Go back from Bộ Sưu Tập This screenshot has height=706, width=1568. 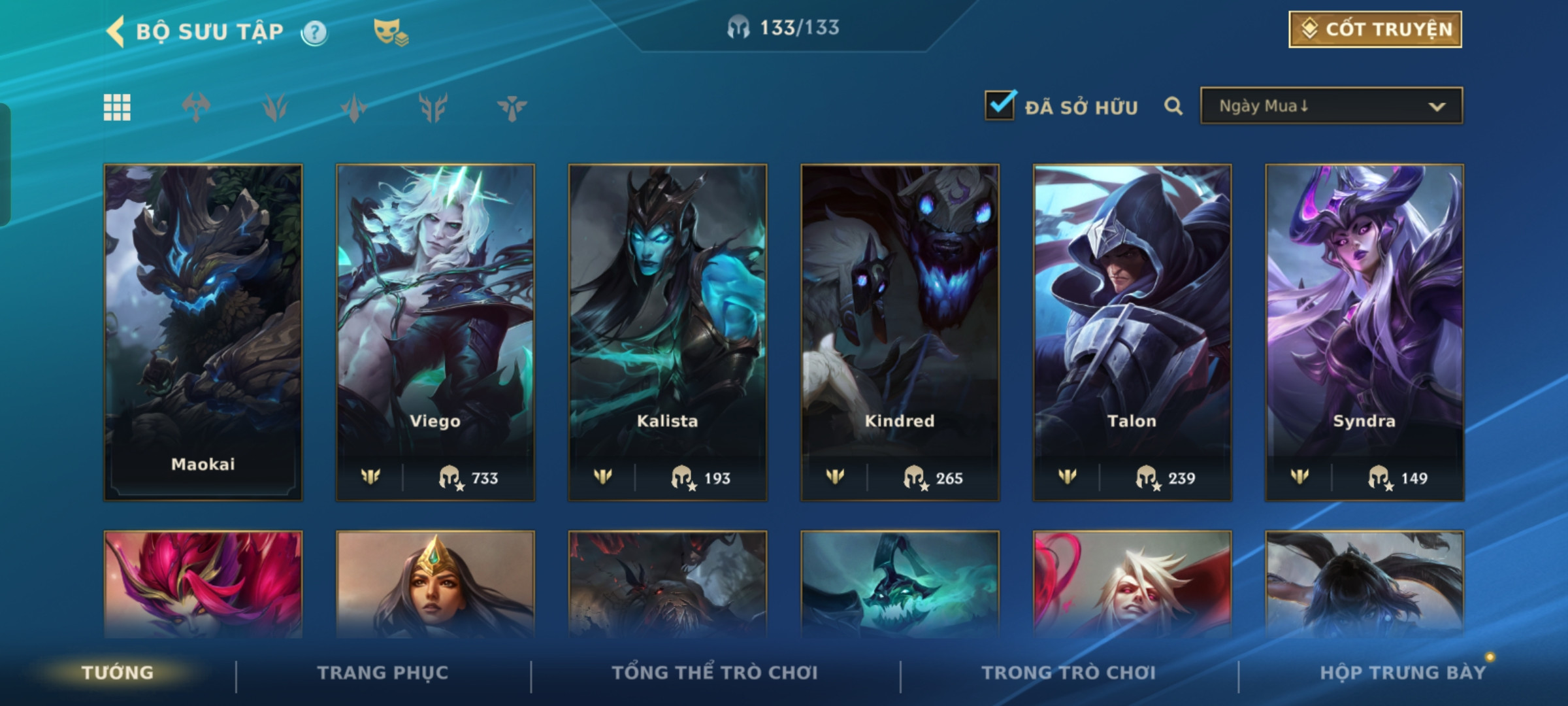[x=116, y=31]
